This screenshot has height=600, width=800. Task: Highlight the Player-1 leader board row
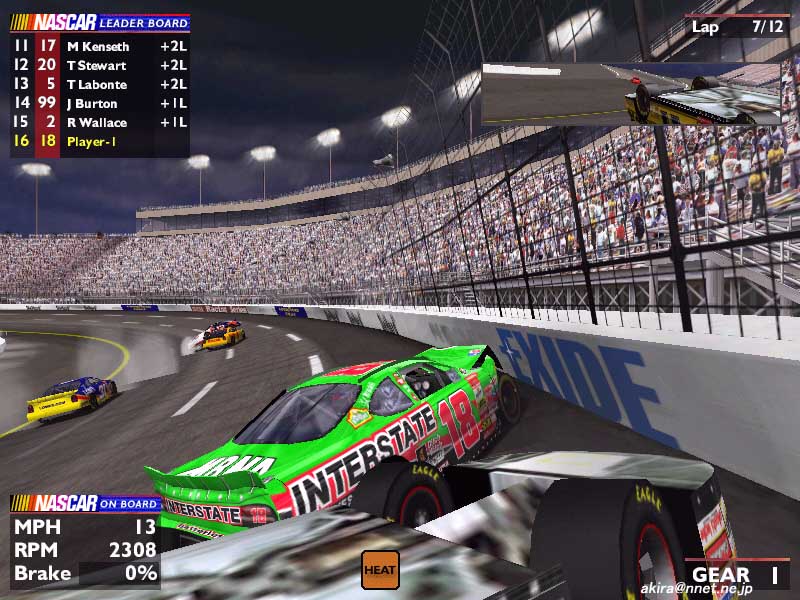tap(98, 141)
